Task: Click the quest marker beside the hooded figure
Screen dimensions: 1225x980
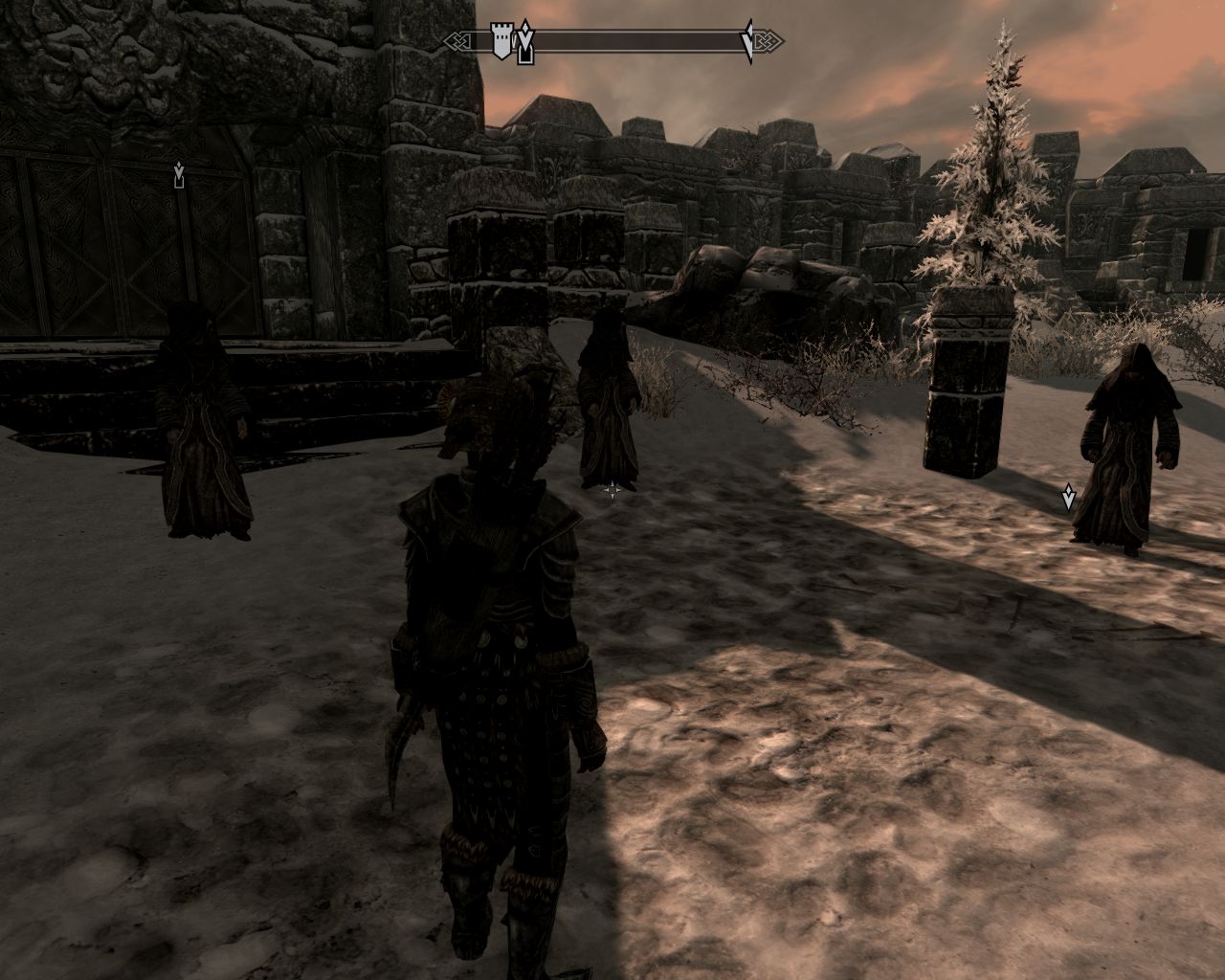Action: pos(1068,497)
